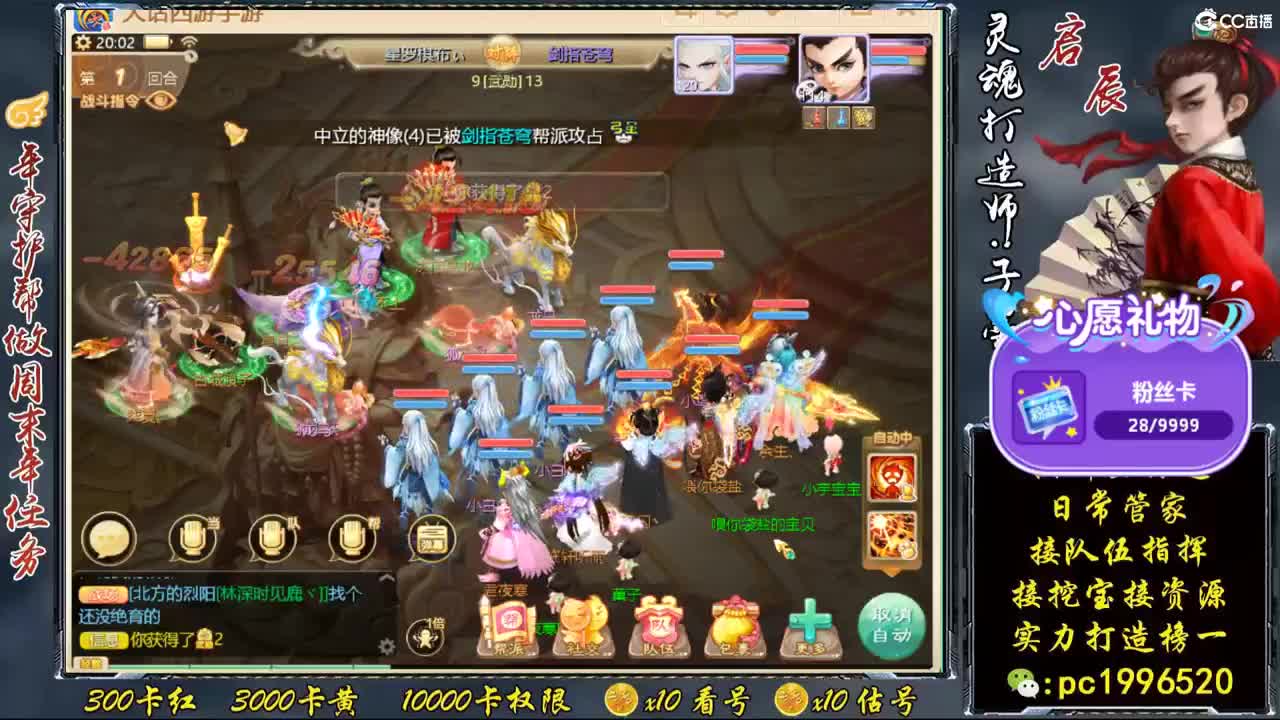Open the 弹幕 danmaku TV icon
Image resolution: width=1280 pixels, height=720 pixels.
pos(430,538)
